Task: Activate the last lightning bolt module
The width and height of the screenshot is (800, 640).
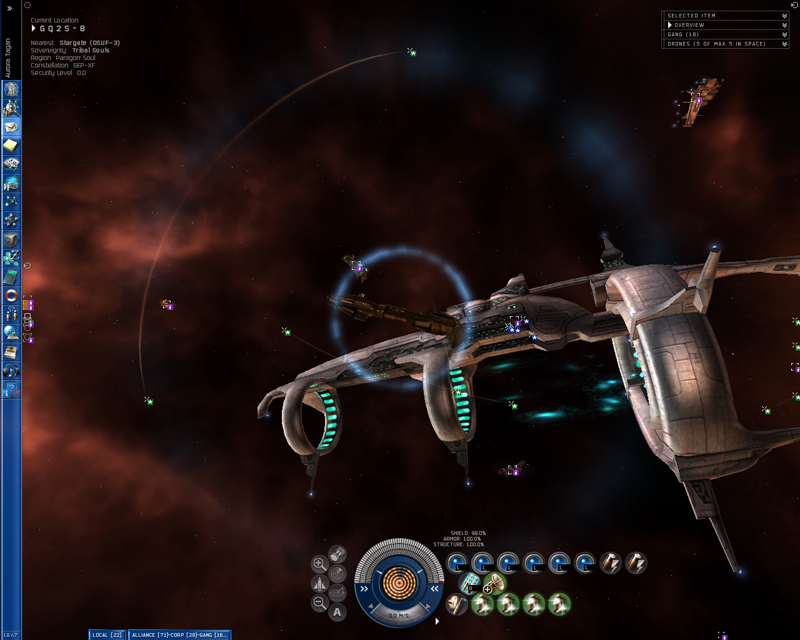Action: point(636,563)
